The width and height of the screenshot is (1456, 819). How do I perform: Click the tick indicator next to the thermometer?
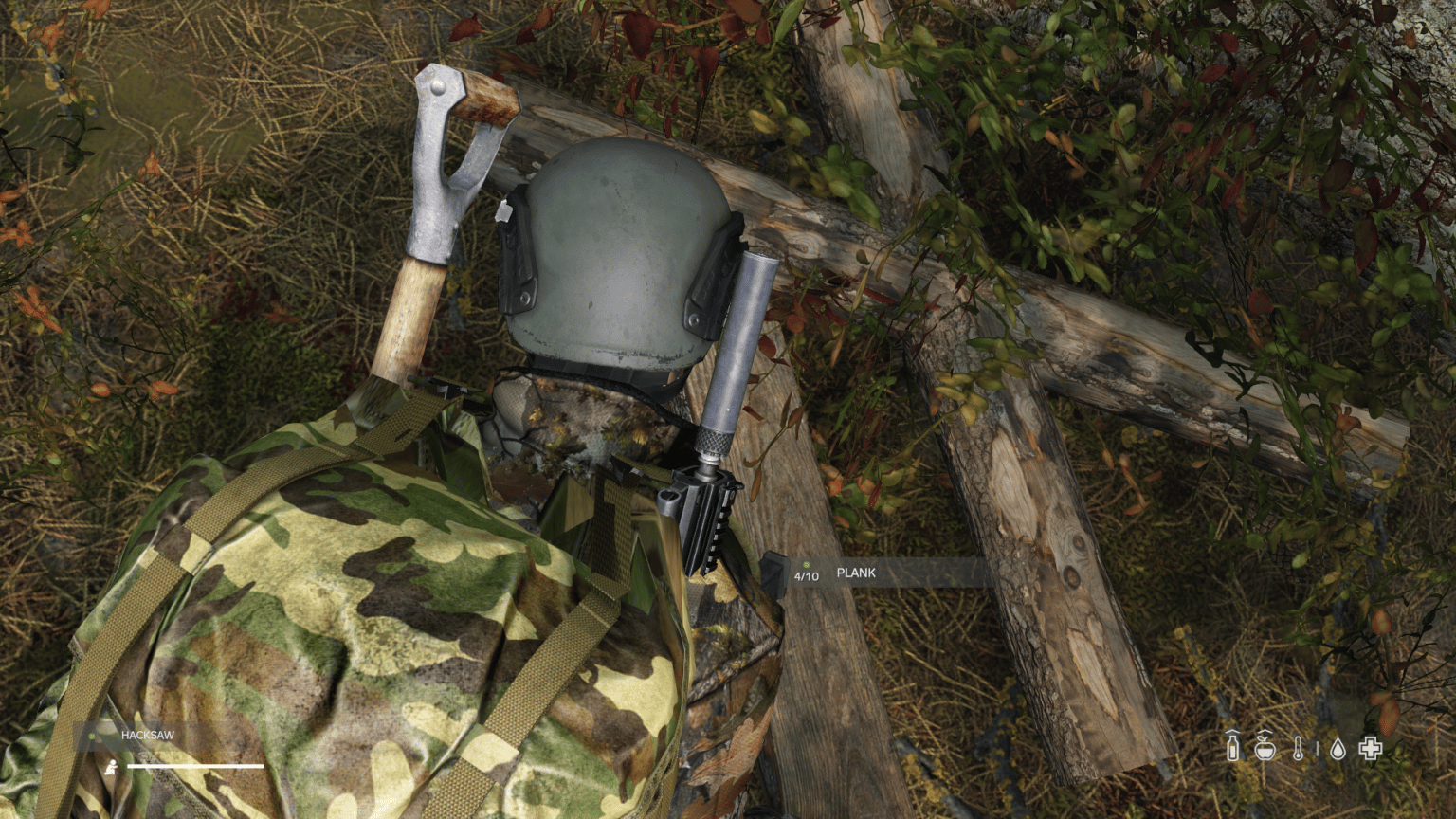click(1318, 748)
